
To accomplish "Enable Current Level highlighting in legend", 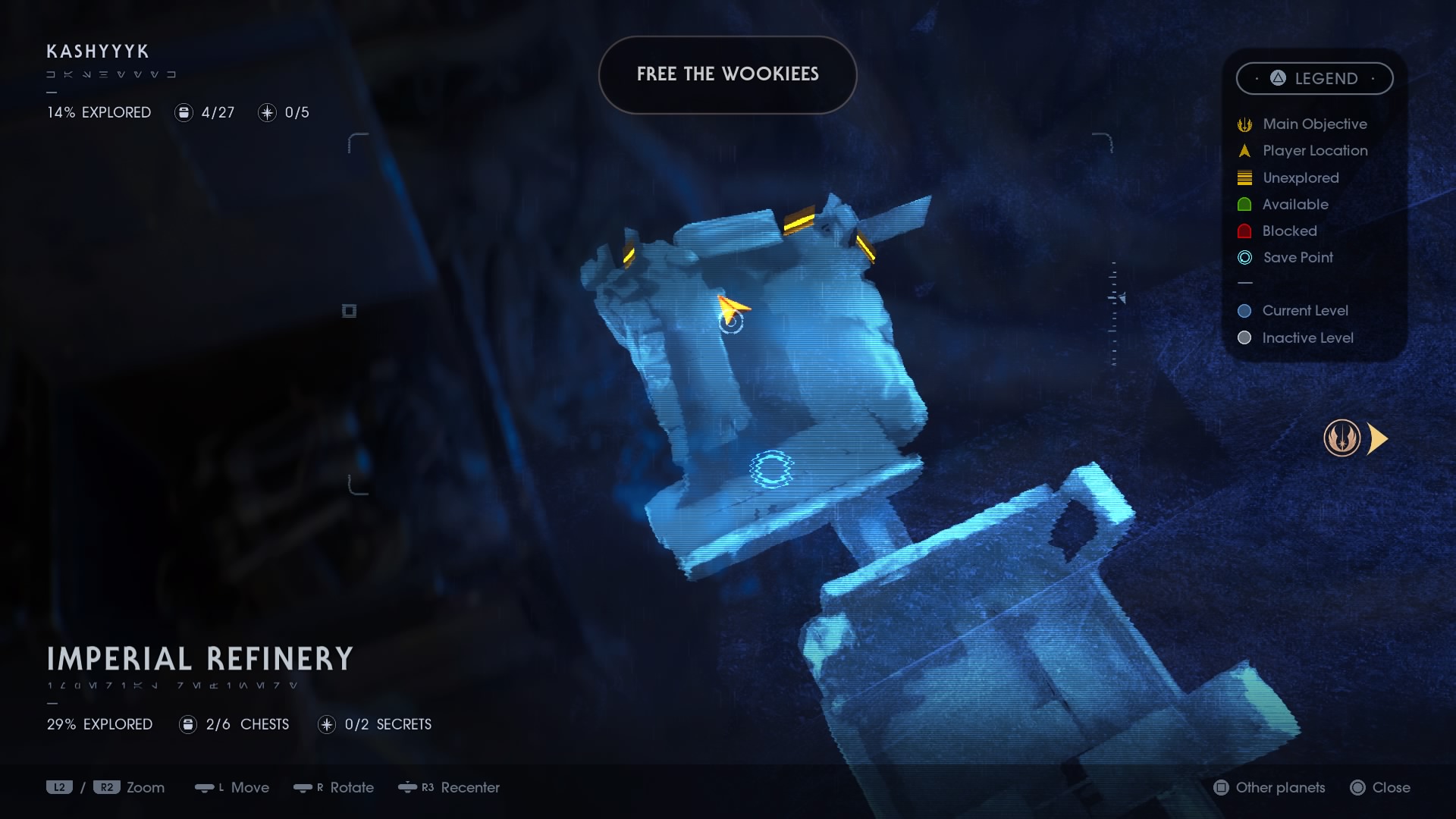I will pyautogui.click(x=1244, y=310).
